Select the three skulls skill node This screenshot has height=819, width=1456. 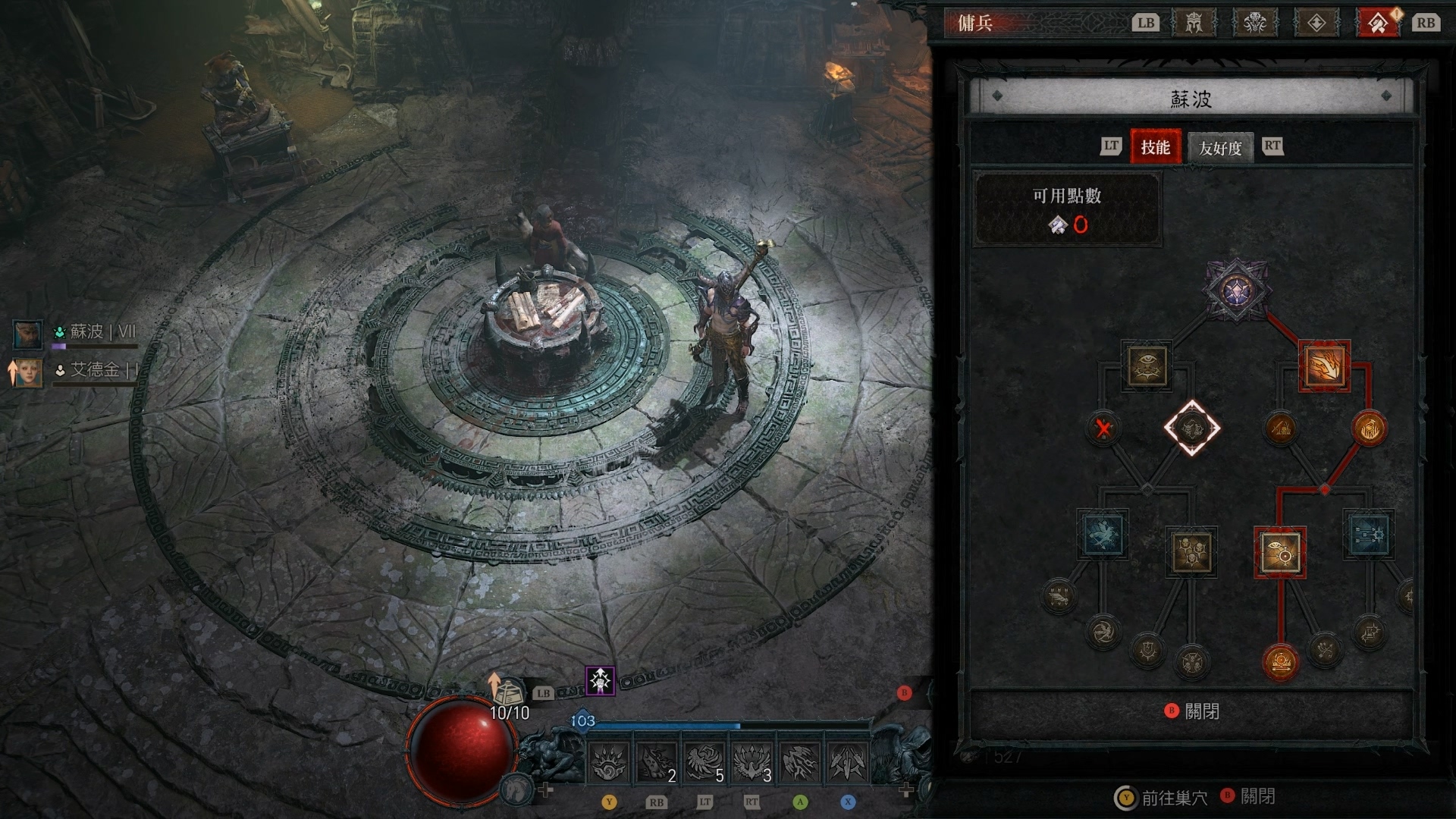(1191, 553)
